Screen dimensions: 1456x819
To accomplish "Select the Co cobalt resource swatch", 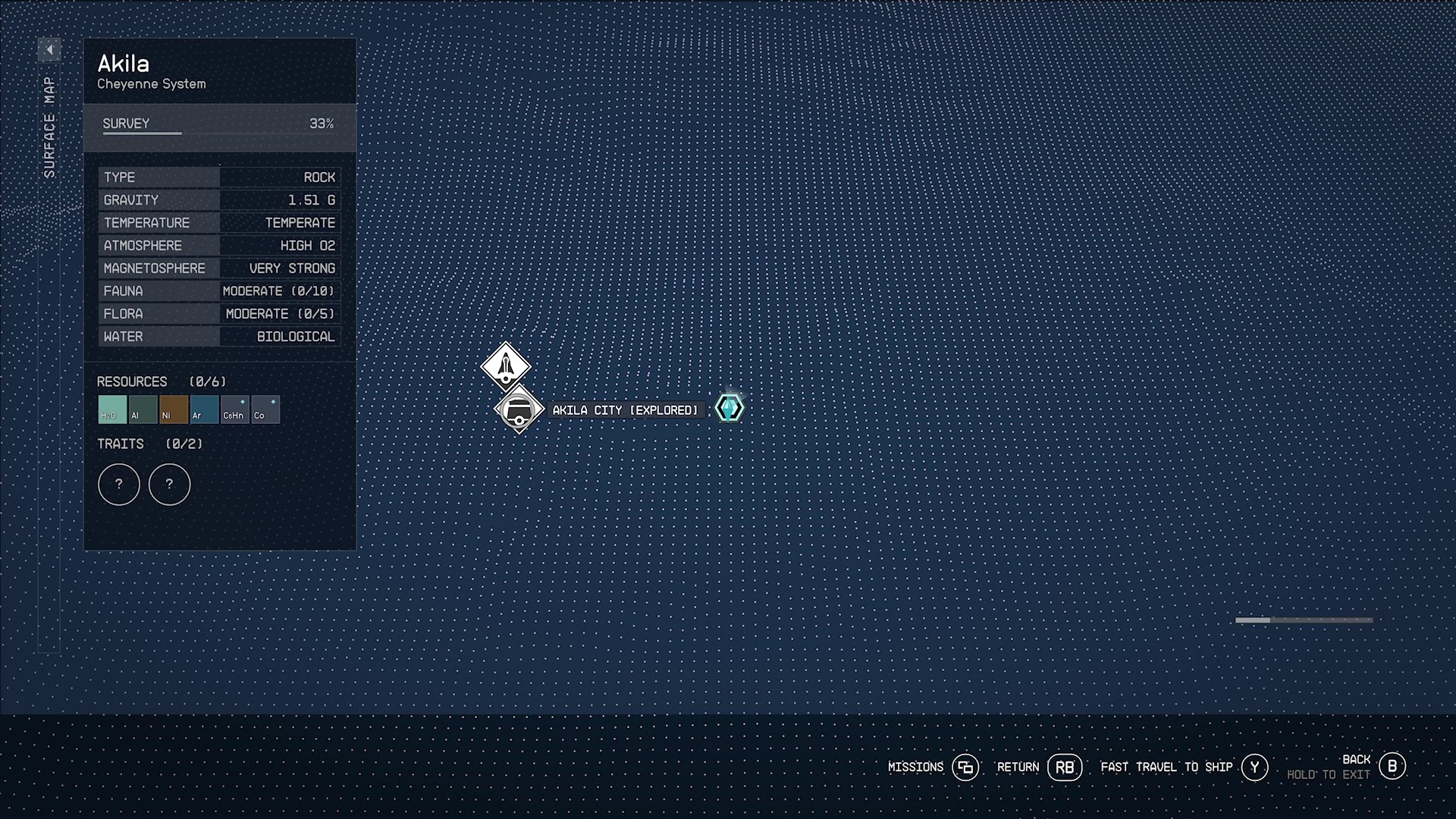I will click(x=265, y=409).
